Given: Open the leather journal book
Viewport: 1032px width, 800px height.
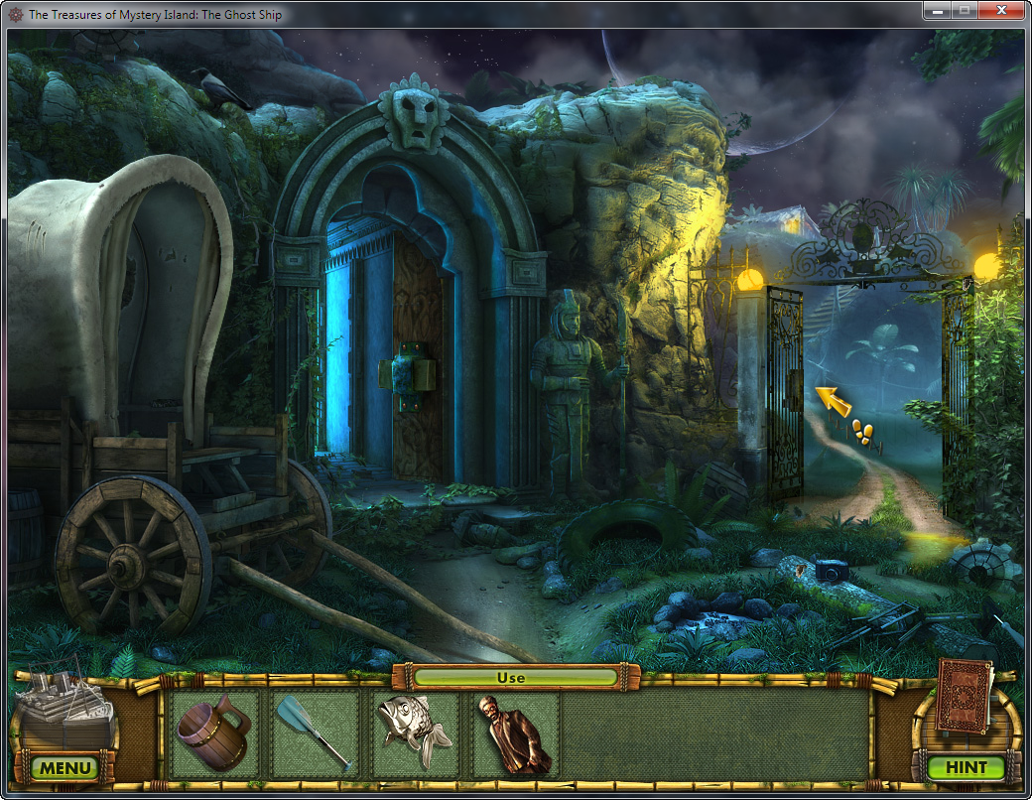Looking at the screenshot, I should coord(965,697).
